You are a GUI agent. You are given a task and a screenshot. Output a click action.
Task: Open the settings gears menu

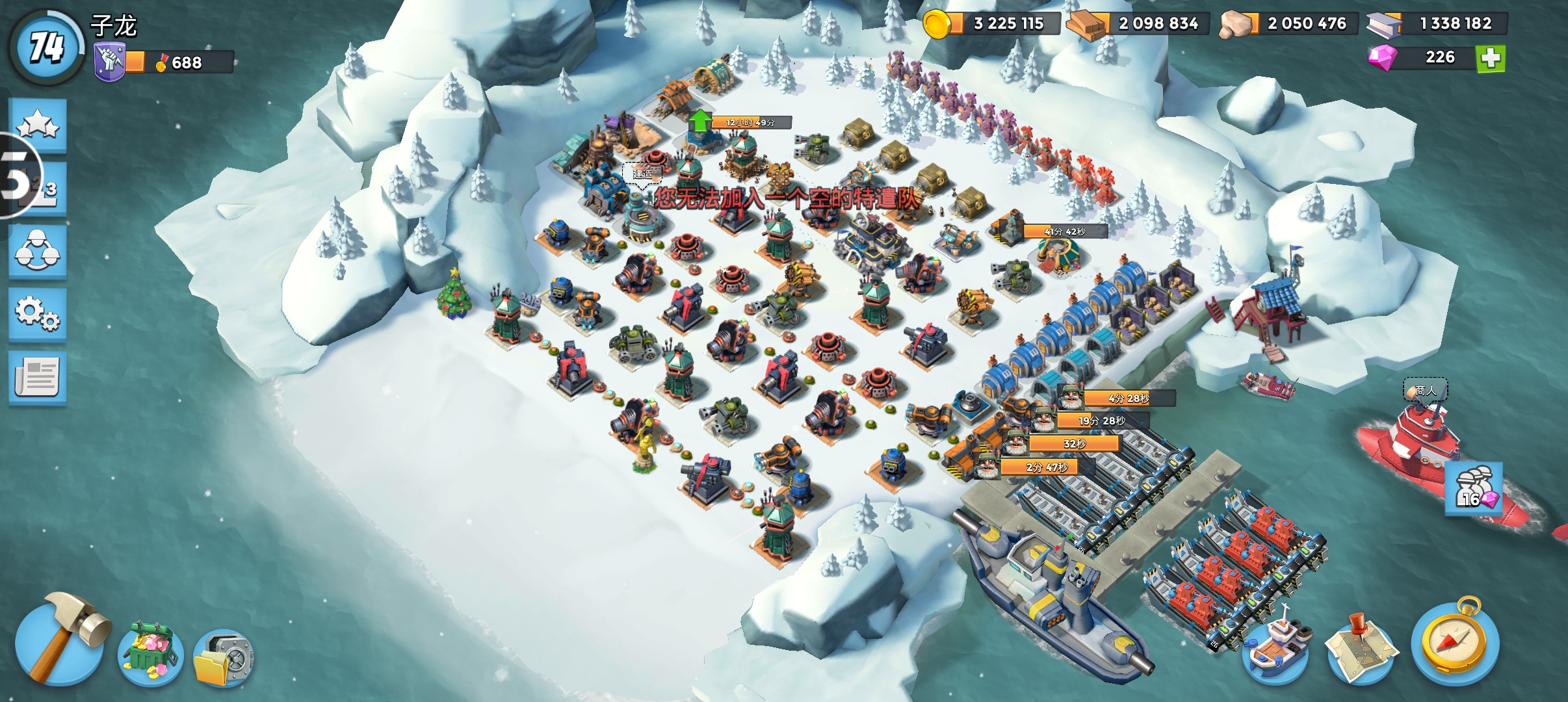coord(38,313)
